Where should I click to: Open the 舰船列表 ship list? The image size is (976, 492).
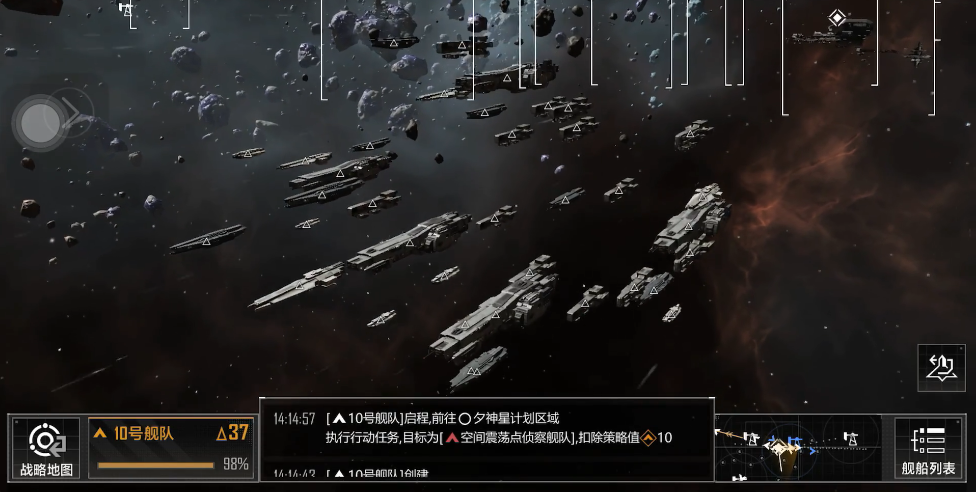pyautogui.click(x=928, y=447)
